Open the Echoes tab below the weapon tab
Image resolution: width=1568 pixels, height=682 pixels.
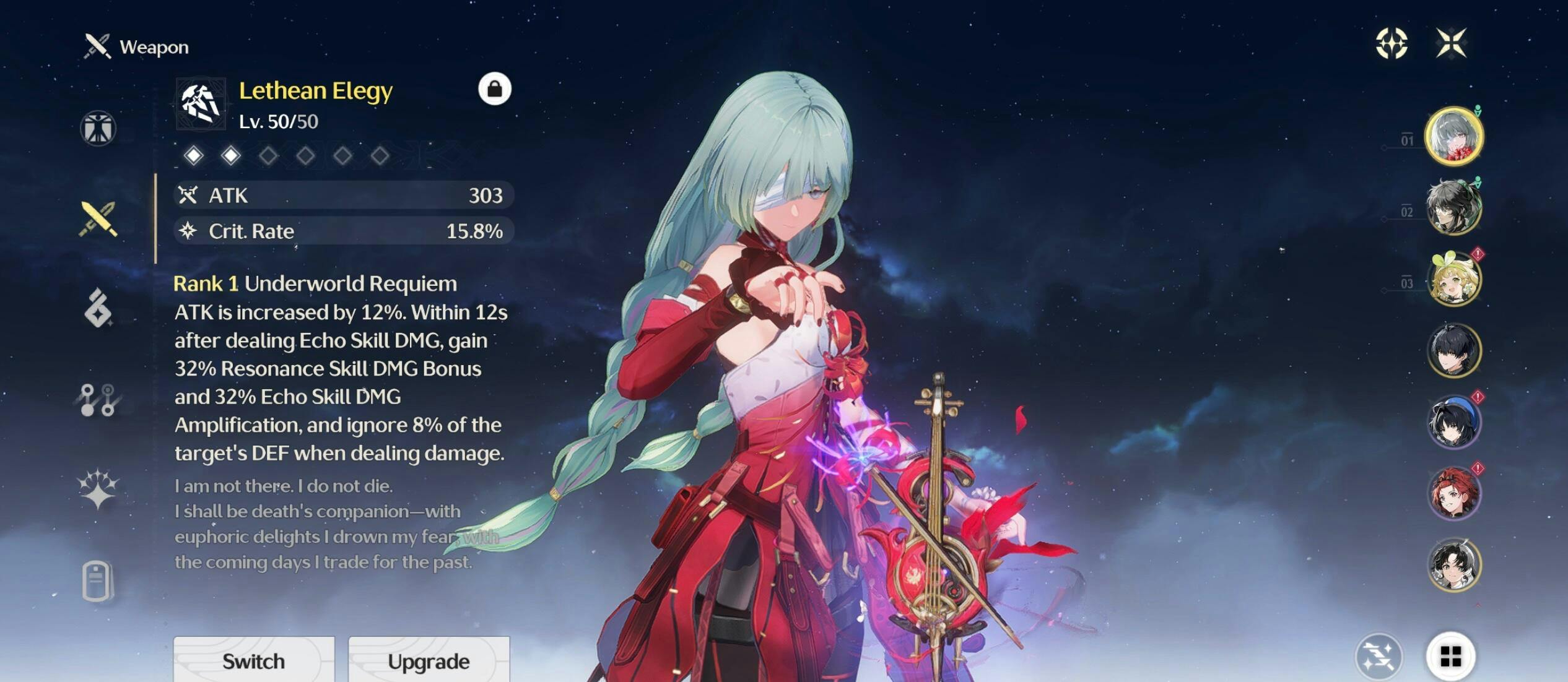click(x=98, y=308)
